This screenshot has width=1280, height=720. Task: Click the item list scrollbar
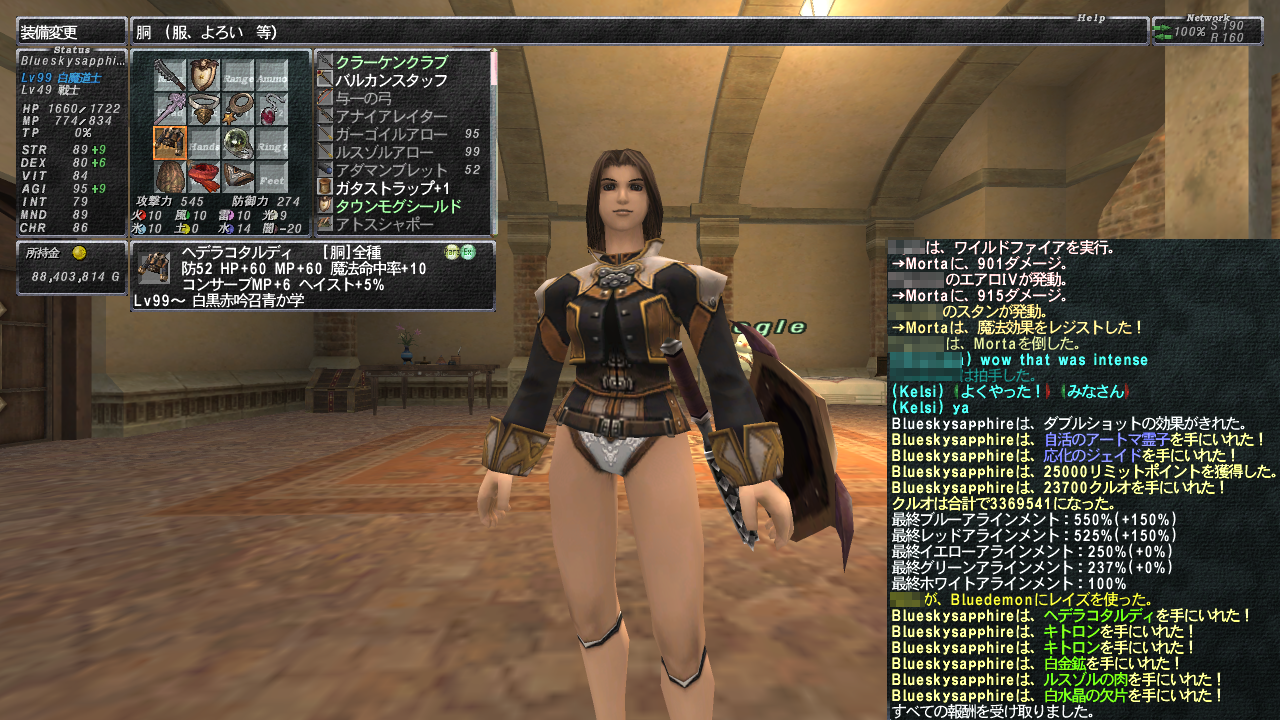point(493,140)
